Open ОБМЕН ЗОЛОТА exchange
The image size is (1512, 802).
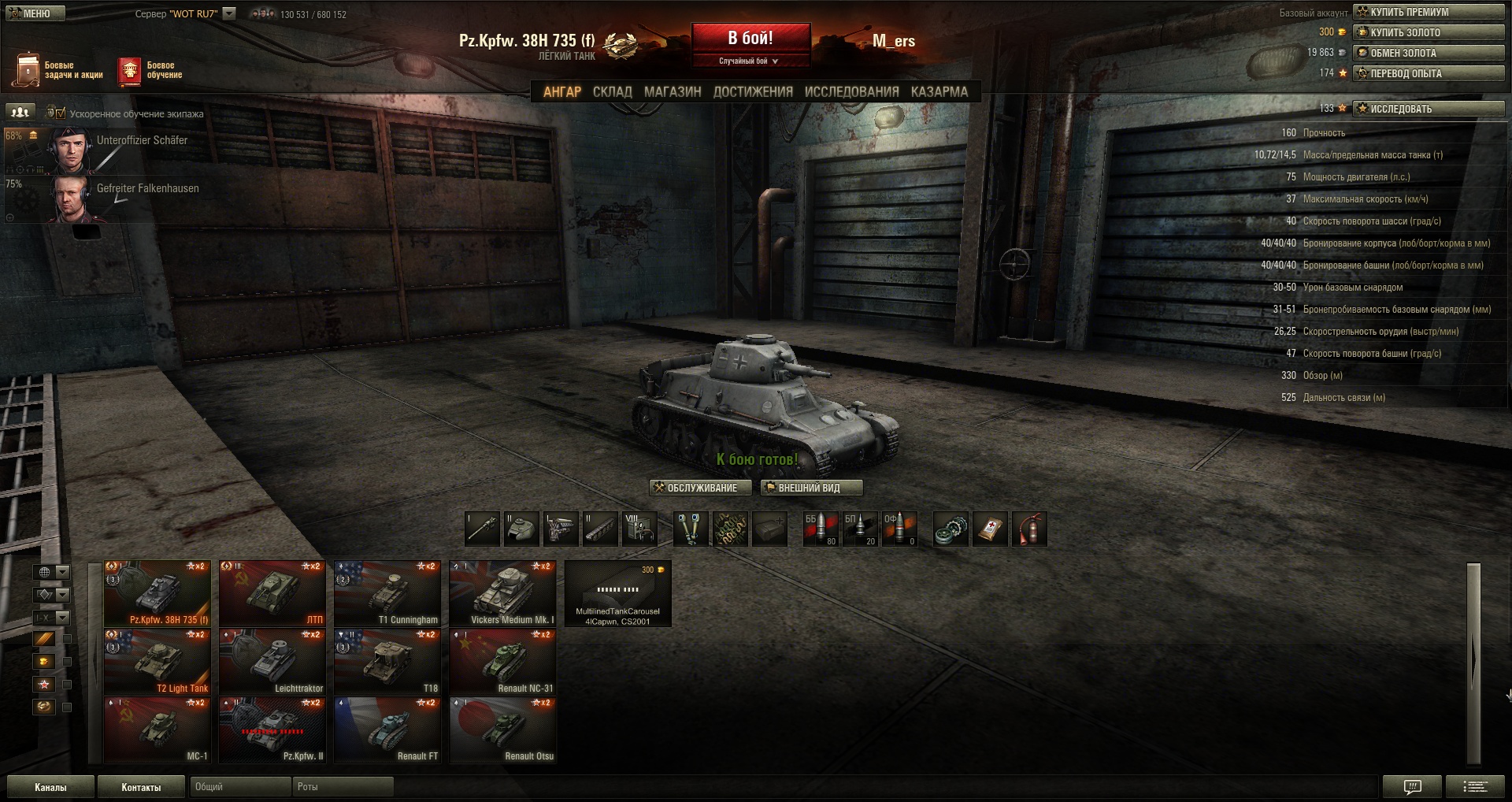(x=1428, y=53)
